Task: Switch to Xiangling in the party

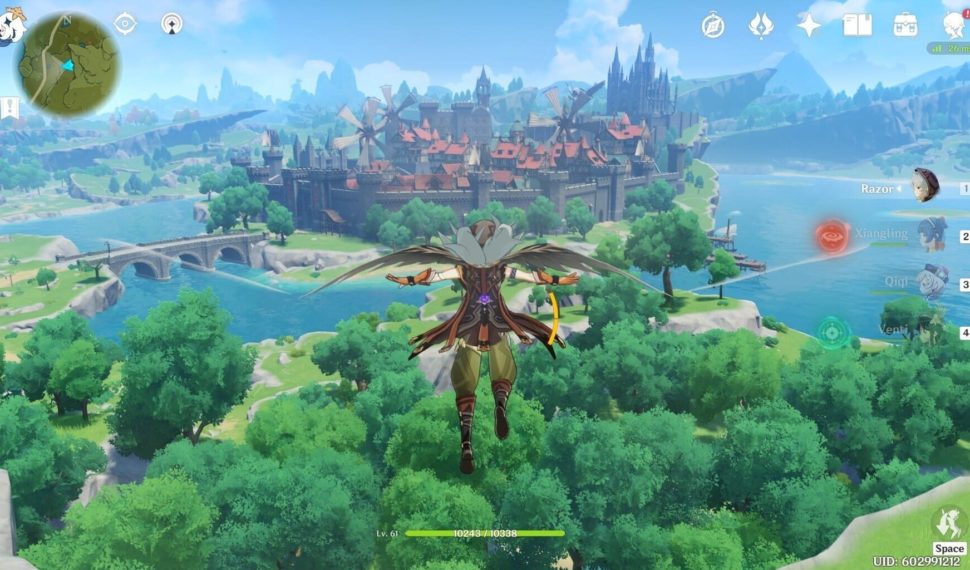Action: [x=931, y=234]
